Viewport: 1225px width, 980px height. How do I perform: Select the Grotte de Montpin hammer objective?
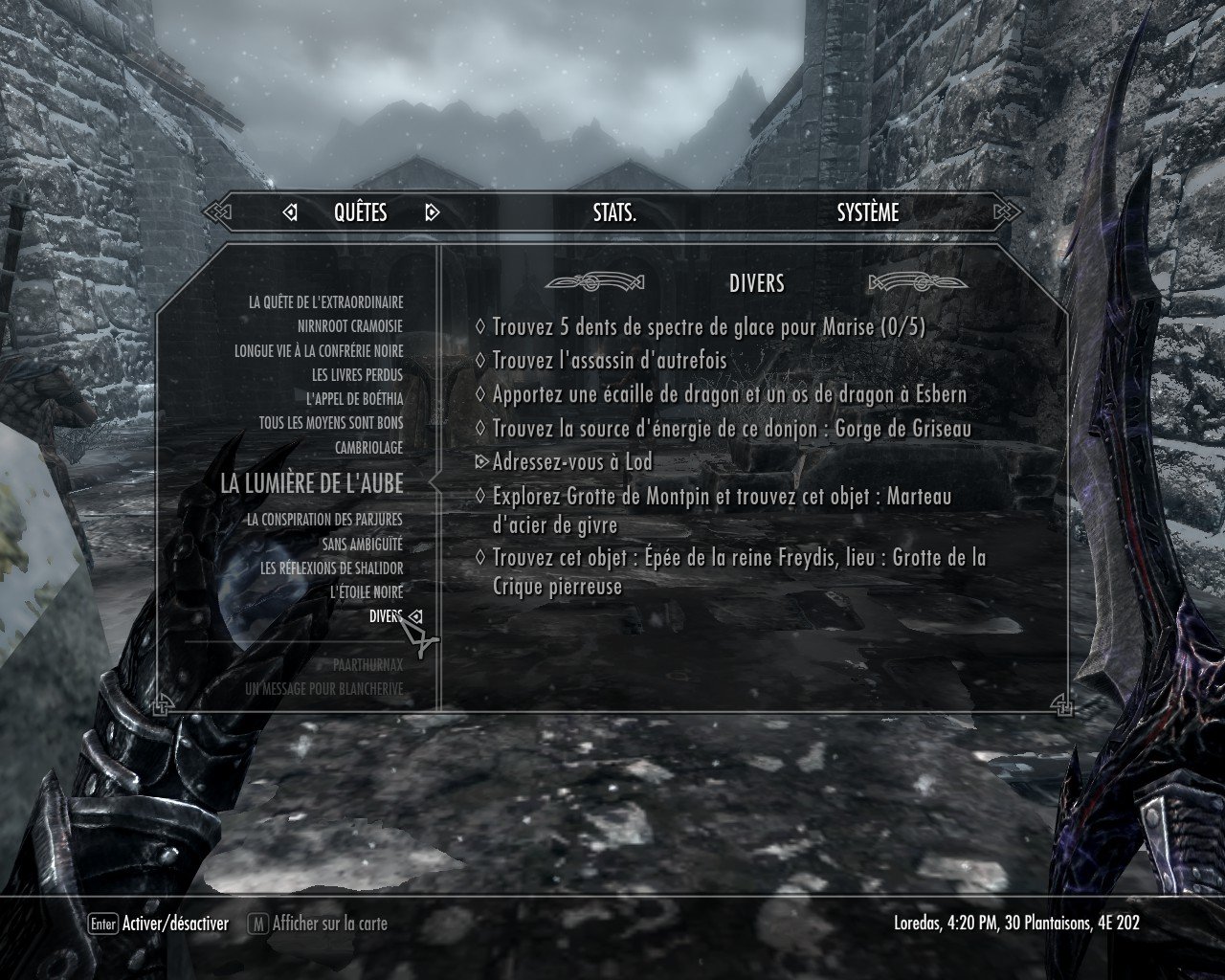tap(721, 510)
